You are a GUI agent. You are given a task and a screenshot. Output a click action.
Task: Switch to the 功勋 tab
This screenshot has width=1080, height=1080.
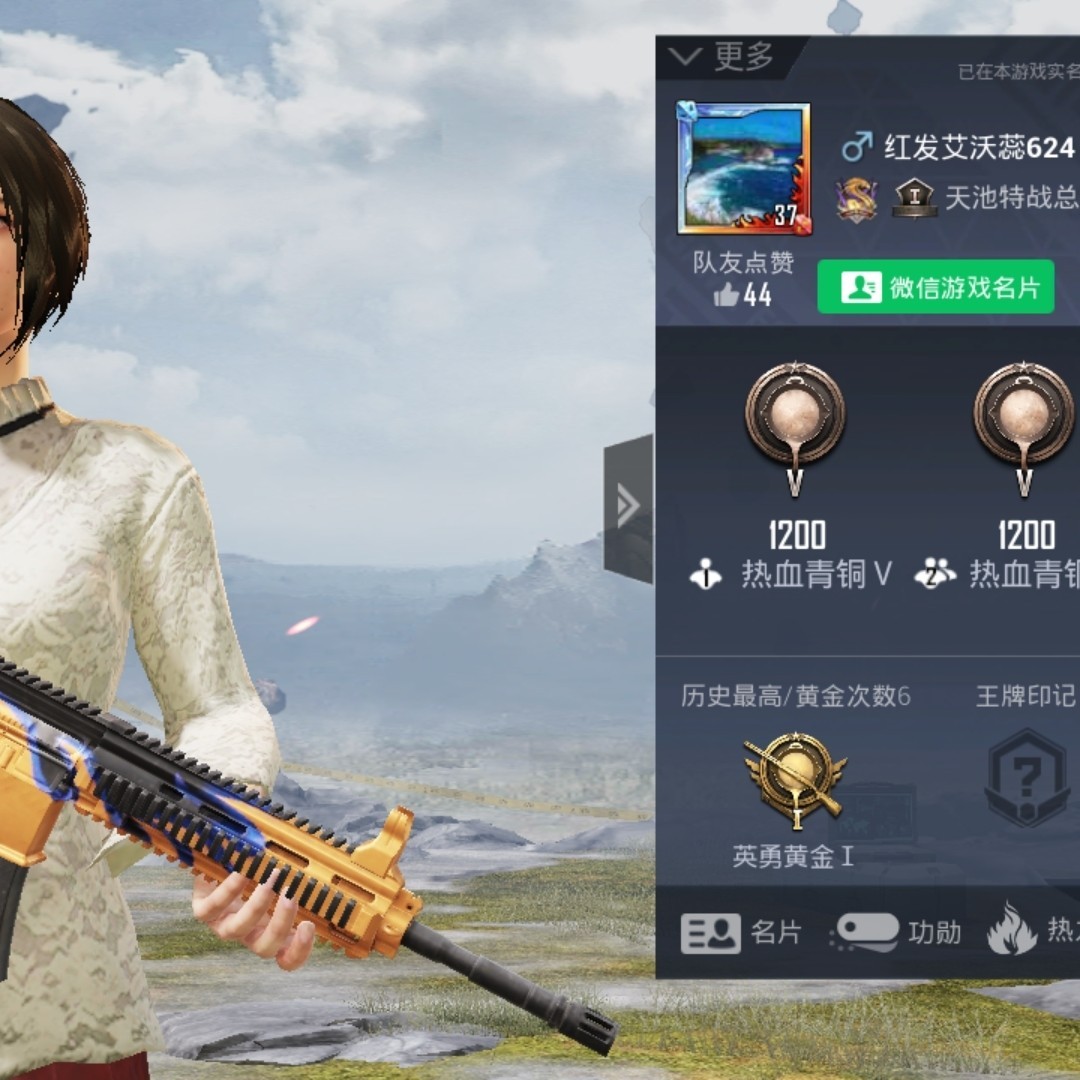(896, 933)
